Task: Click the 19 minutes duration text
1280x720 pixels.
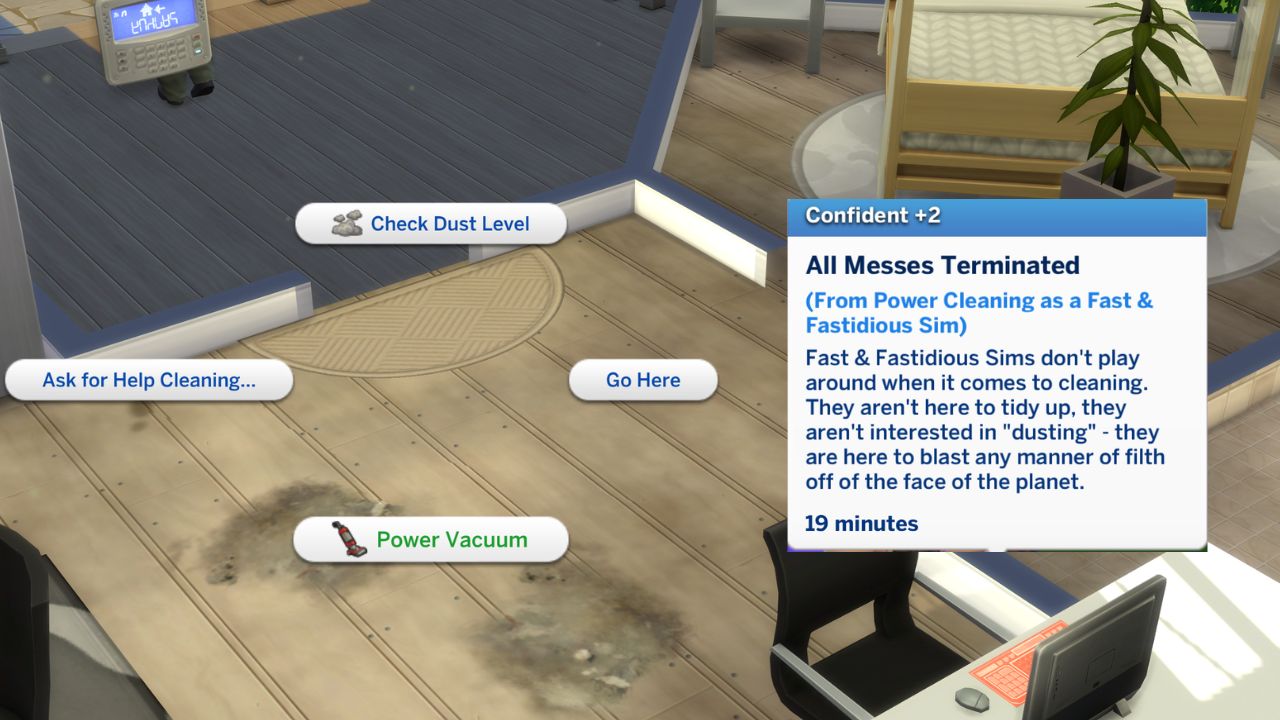Action: tap(861, 523)
